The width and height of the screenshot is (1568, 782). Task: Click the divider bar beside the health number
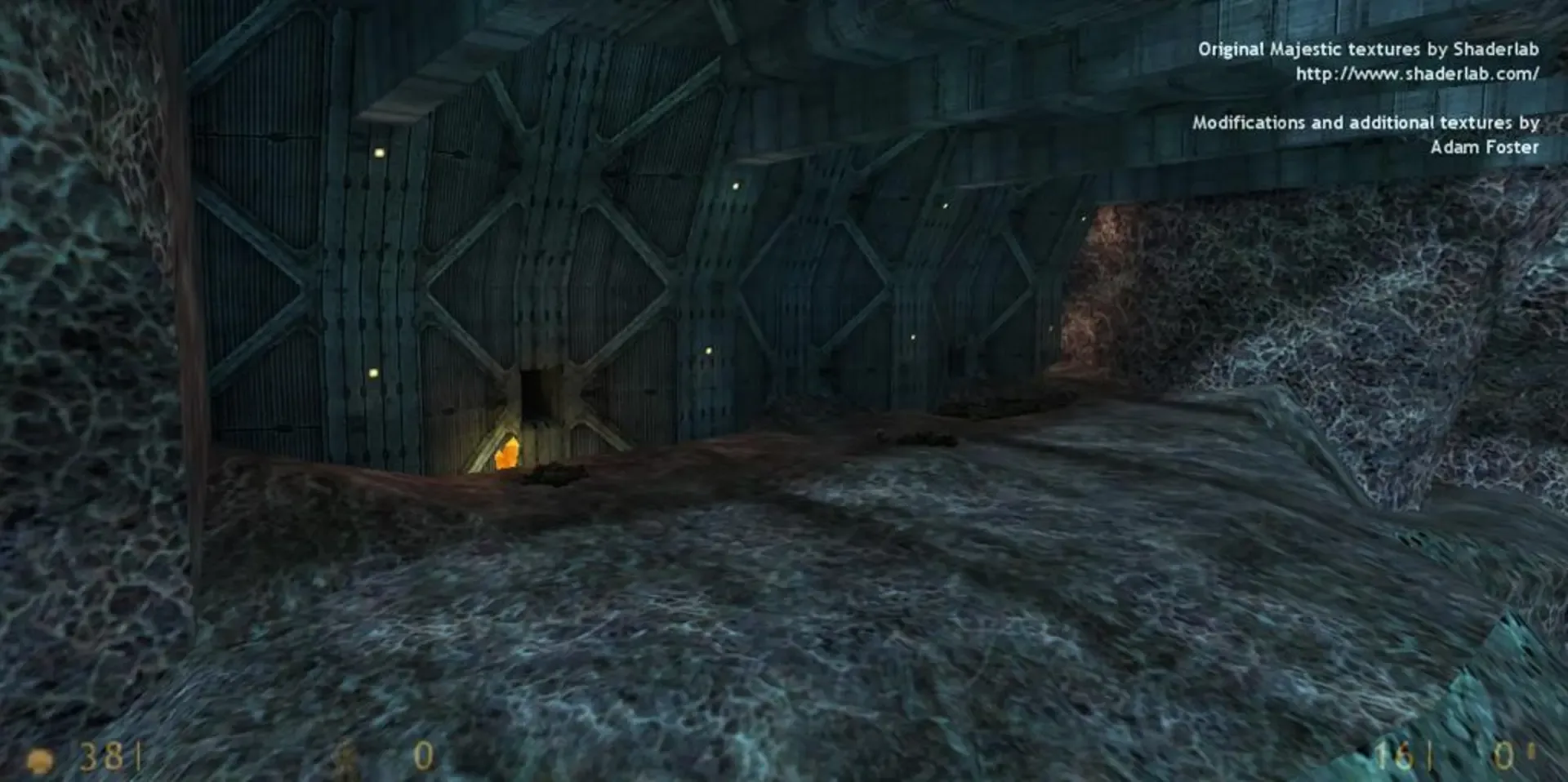pyautogui.click(x=137, y=755)
